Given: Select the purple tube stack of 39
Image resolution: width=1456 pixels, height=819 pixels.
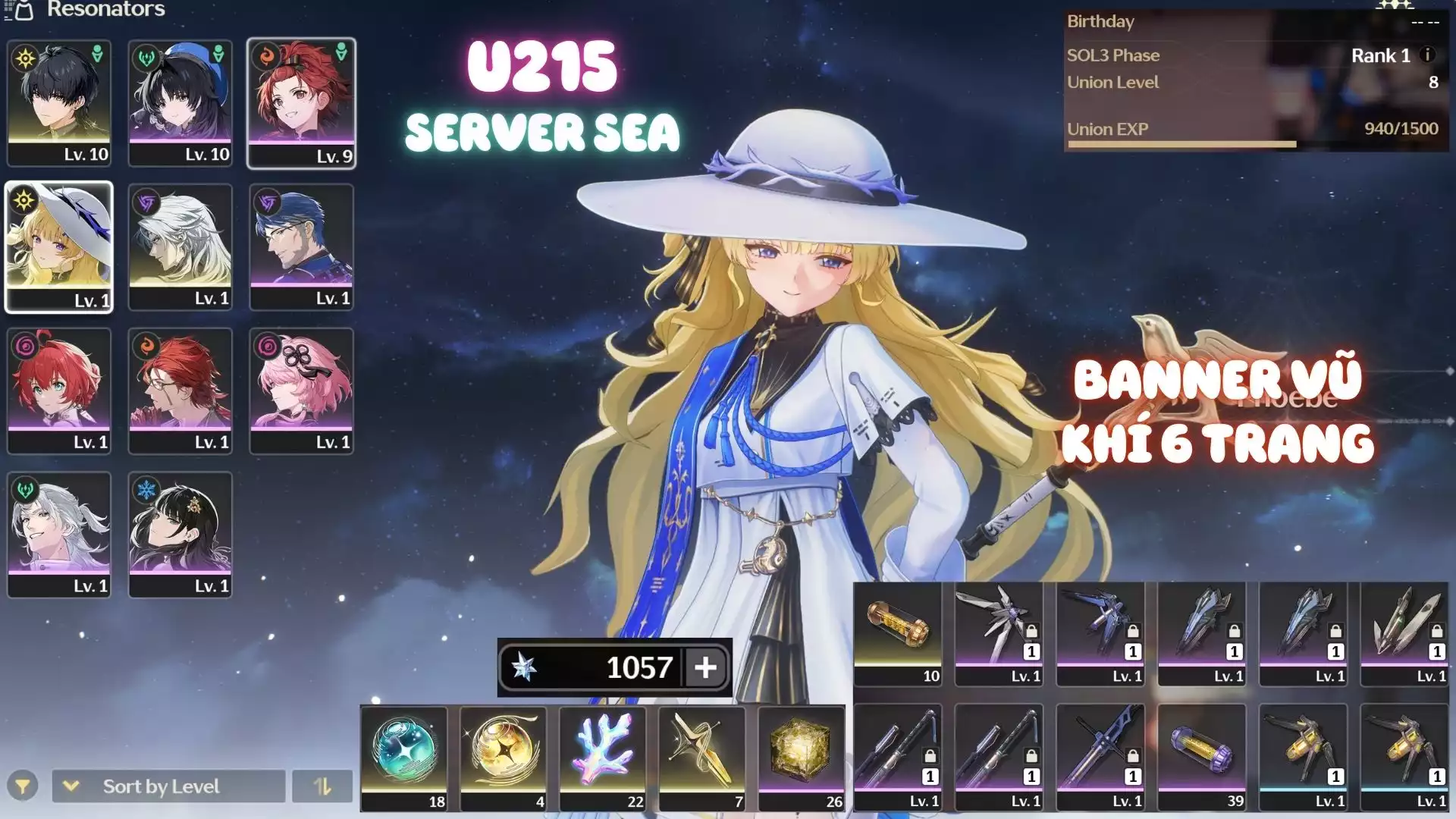Looking at the screenshot, I should 1202,757.
